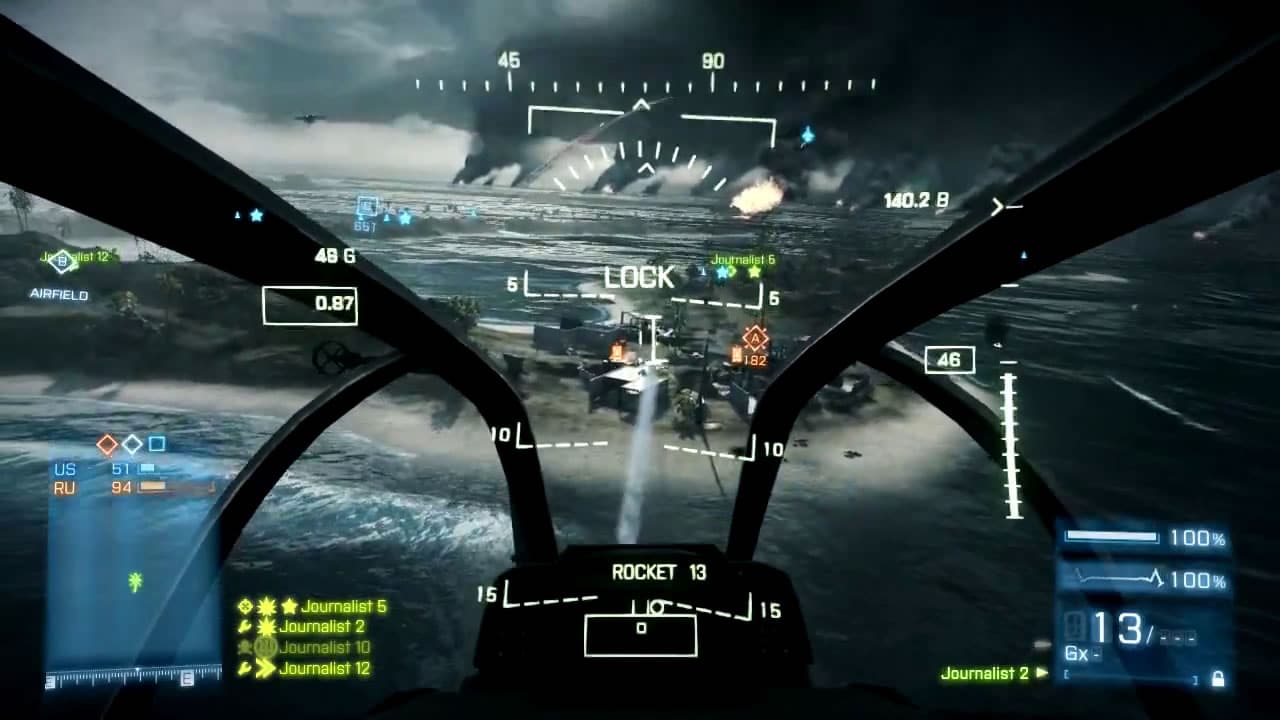
Task: Select the blue square objective flag icon
Action: point(157,444)
